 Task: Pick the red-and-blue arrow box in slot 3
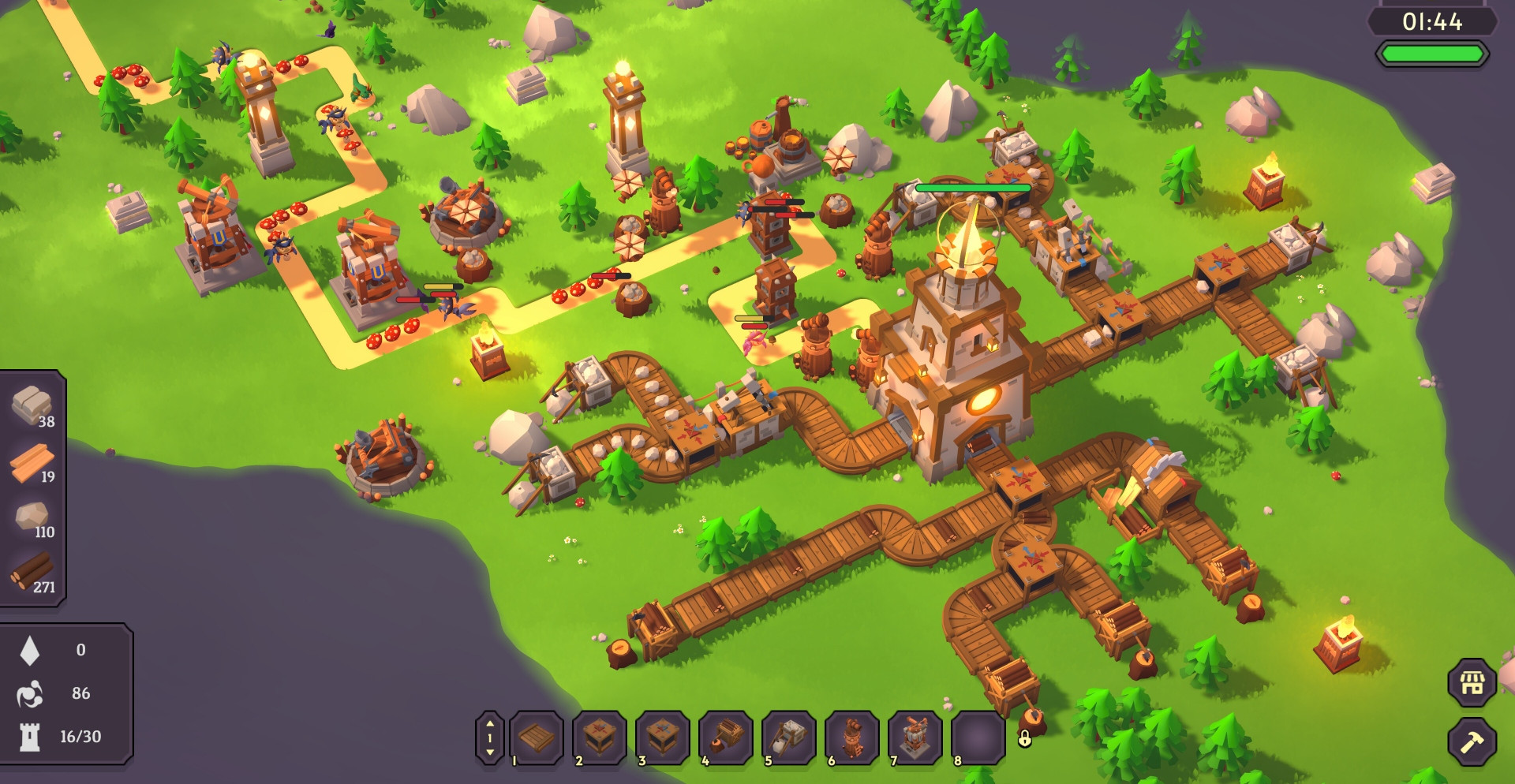click(663, 738)
